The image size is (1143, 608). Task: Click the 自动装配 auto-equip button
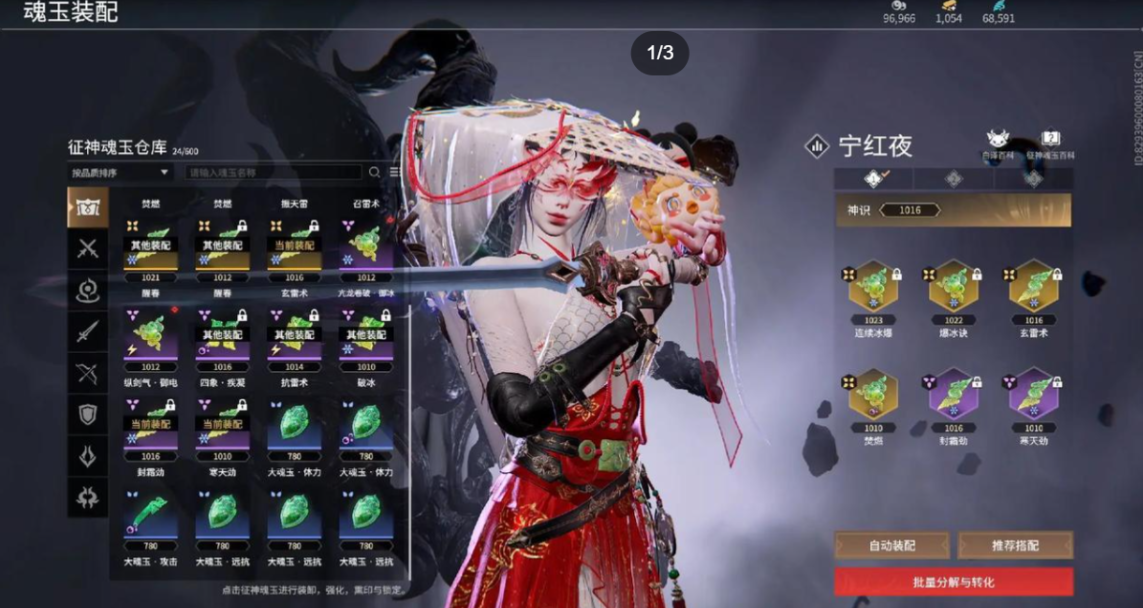[891, 545]
